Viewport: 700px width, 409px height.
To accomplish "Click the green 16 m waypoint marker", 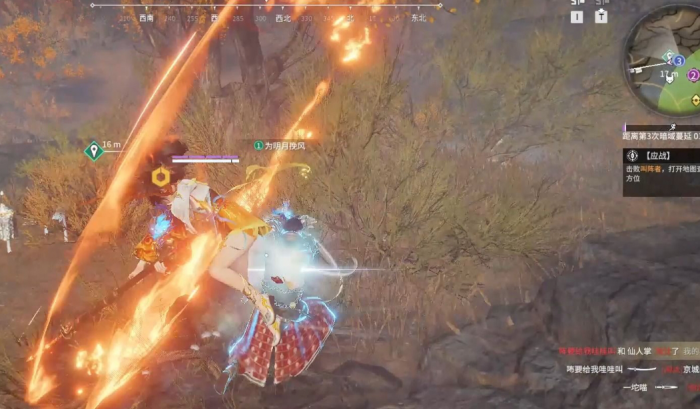I will pos(94,150).
